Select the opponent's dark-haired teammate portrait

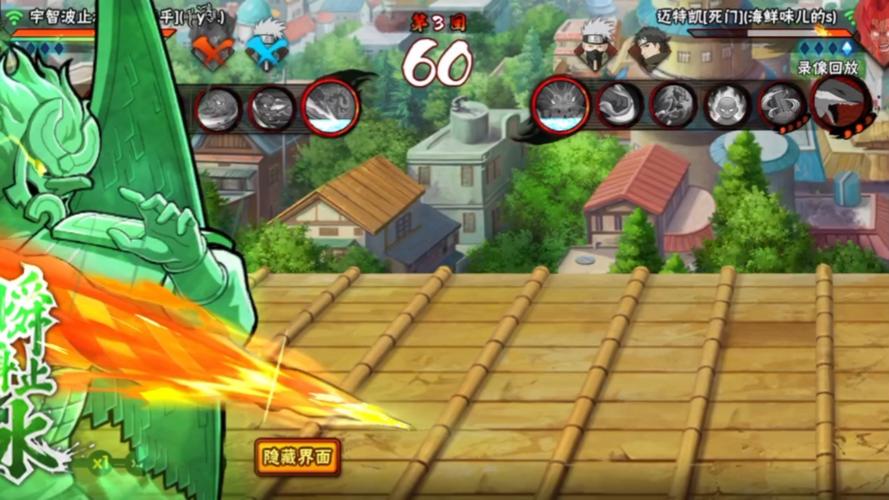point(650,46)
